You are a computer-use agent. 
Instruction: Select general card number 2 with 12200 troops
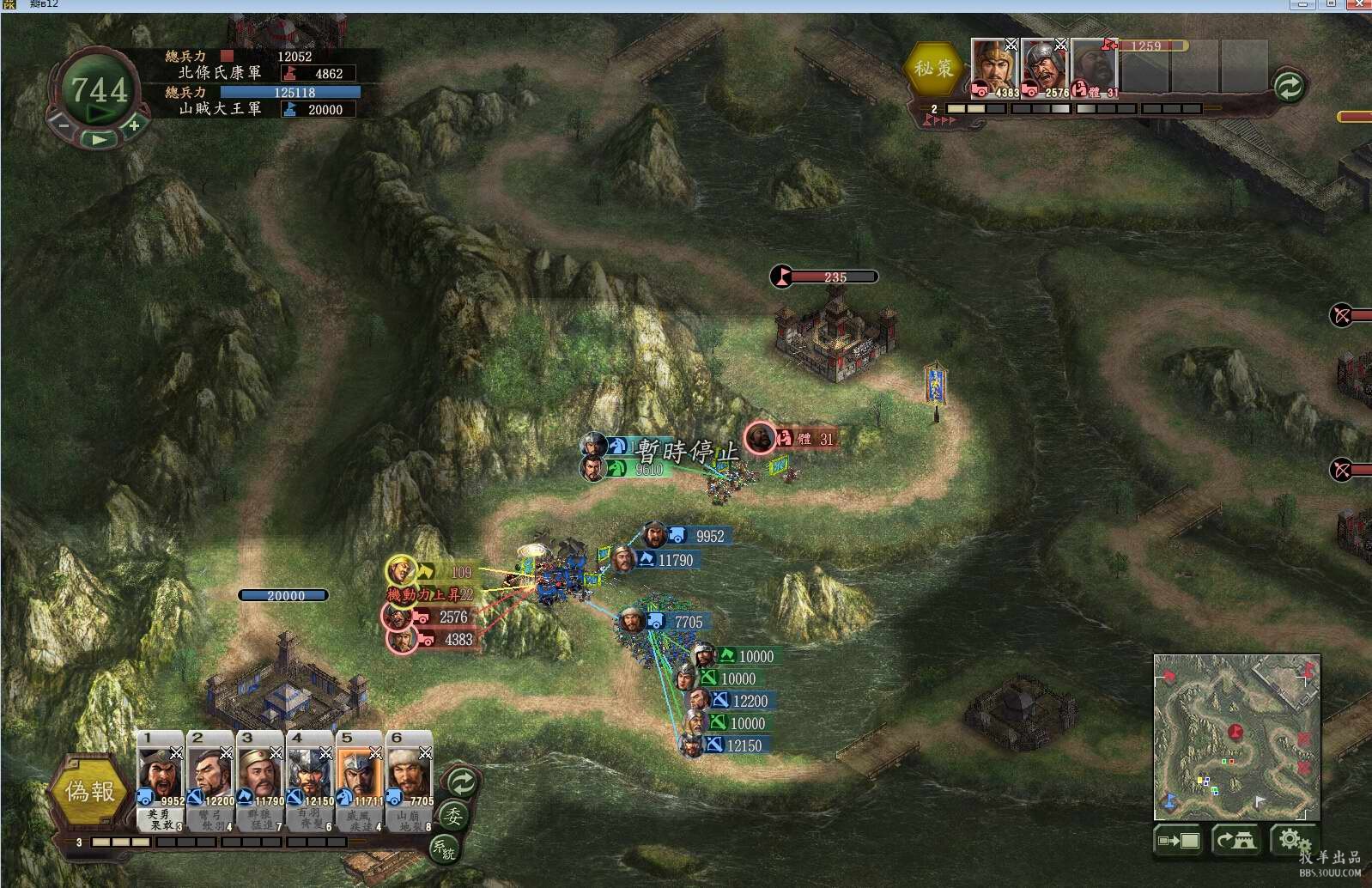tap(210, 769)
